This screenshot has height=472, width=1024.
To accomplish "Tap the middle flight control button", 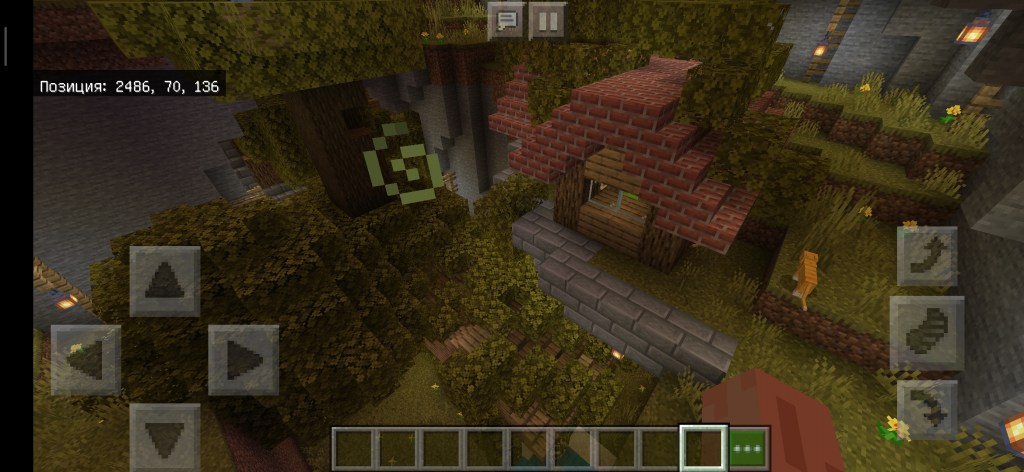I will [927, 333].
